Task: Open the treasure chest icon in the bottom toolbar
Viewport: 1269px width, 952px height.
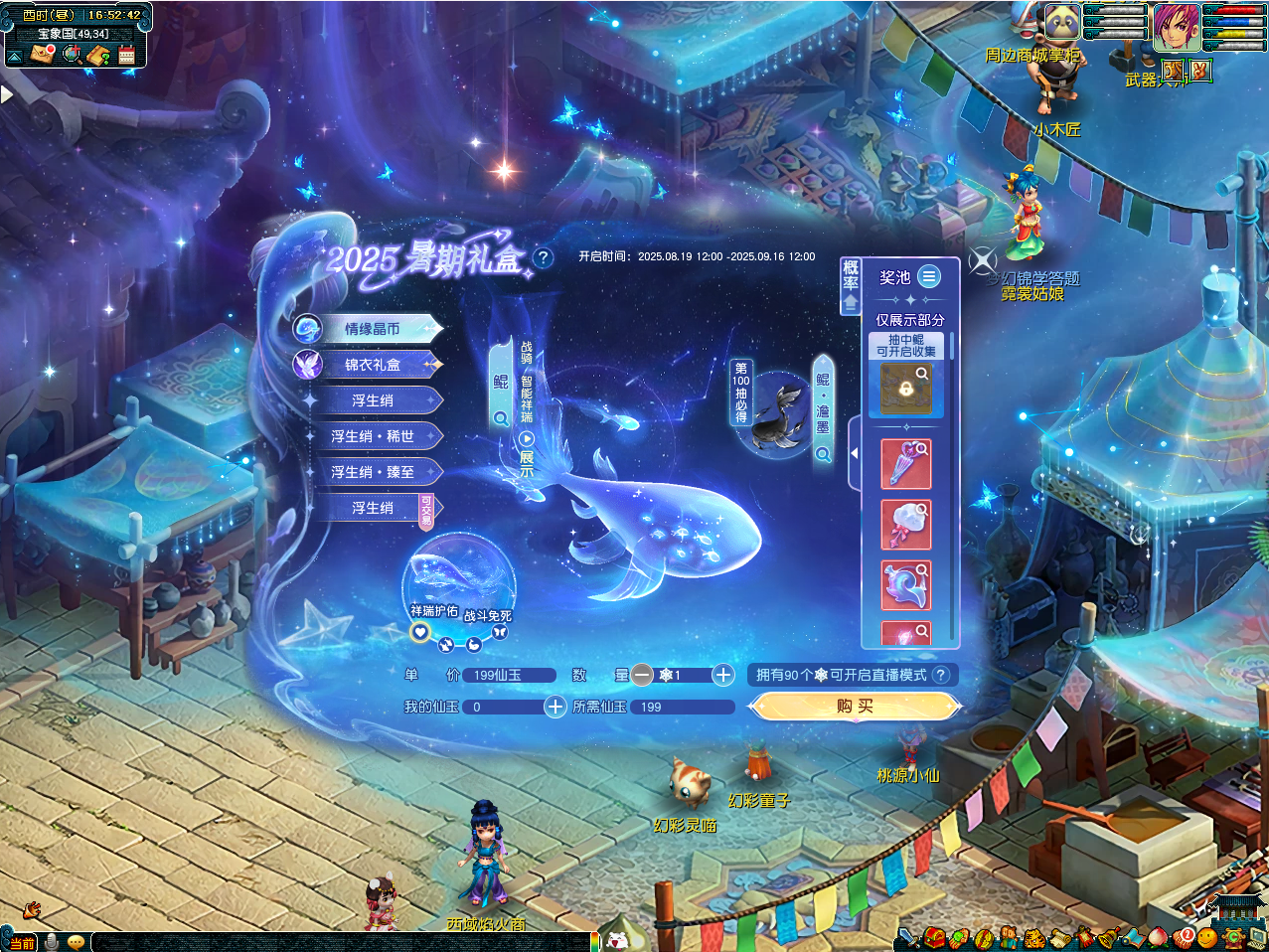Action: (x=934, y=937)
